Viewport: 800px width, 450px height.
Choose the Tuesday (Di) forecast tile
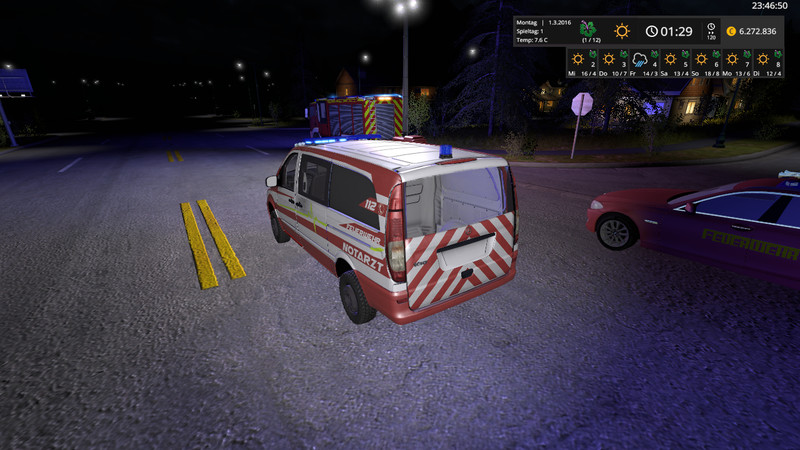click(767, 62)
